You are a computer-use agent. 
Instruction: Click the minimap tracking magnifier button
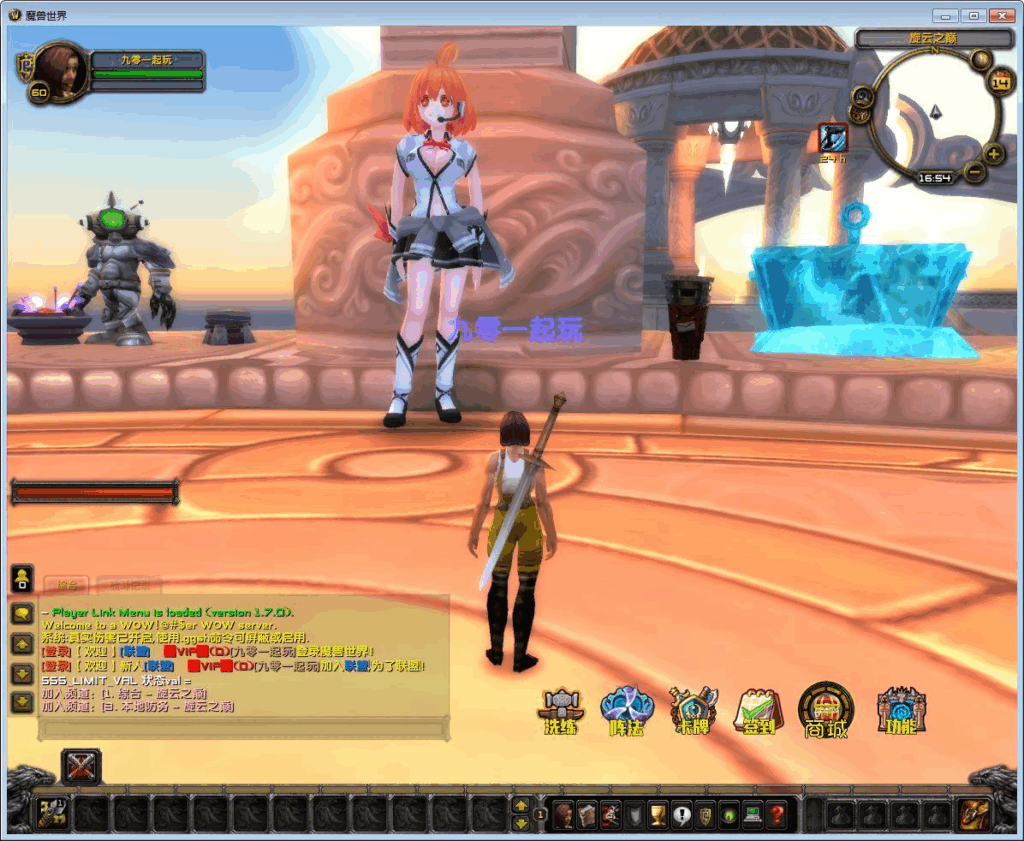pos(861,96)
